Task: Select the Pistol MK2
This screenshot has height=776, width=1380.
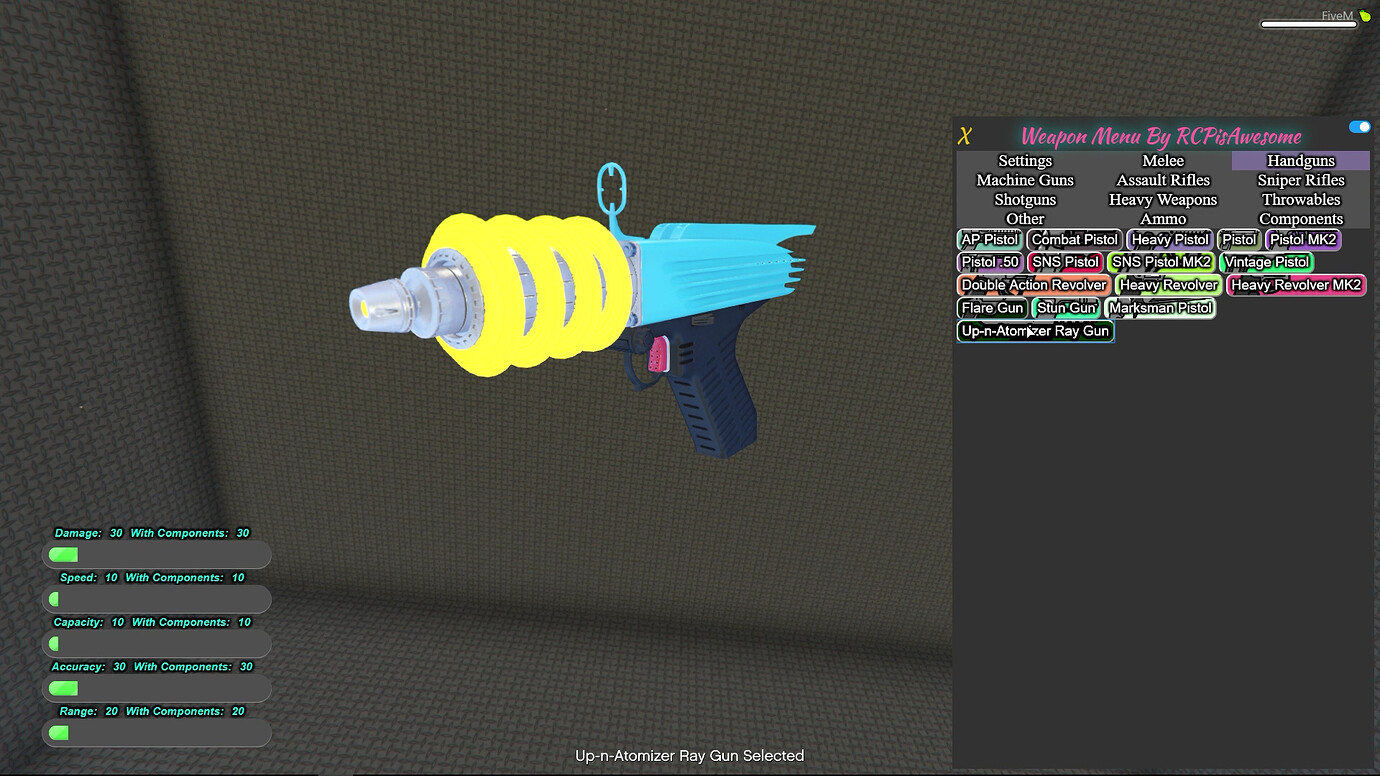Action: [x=1303, y=239]
